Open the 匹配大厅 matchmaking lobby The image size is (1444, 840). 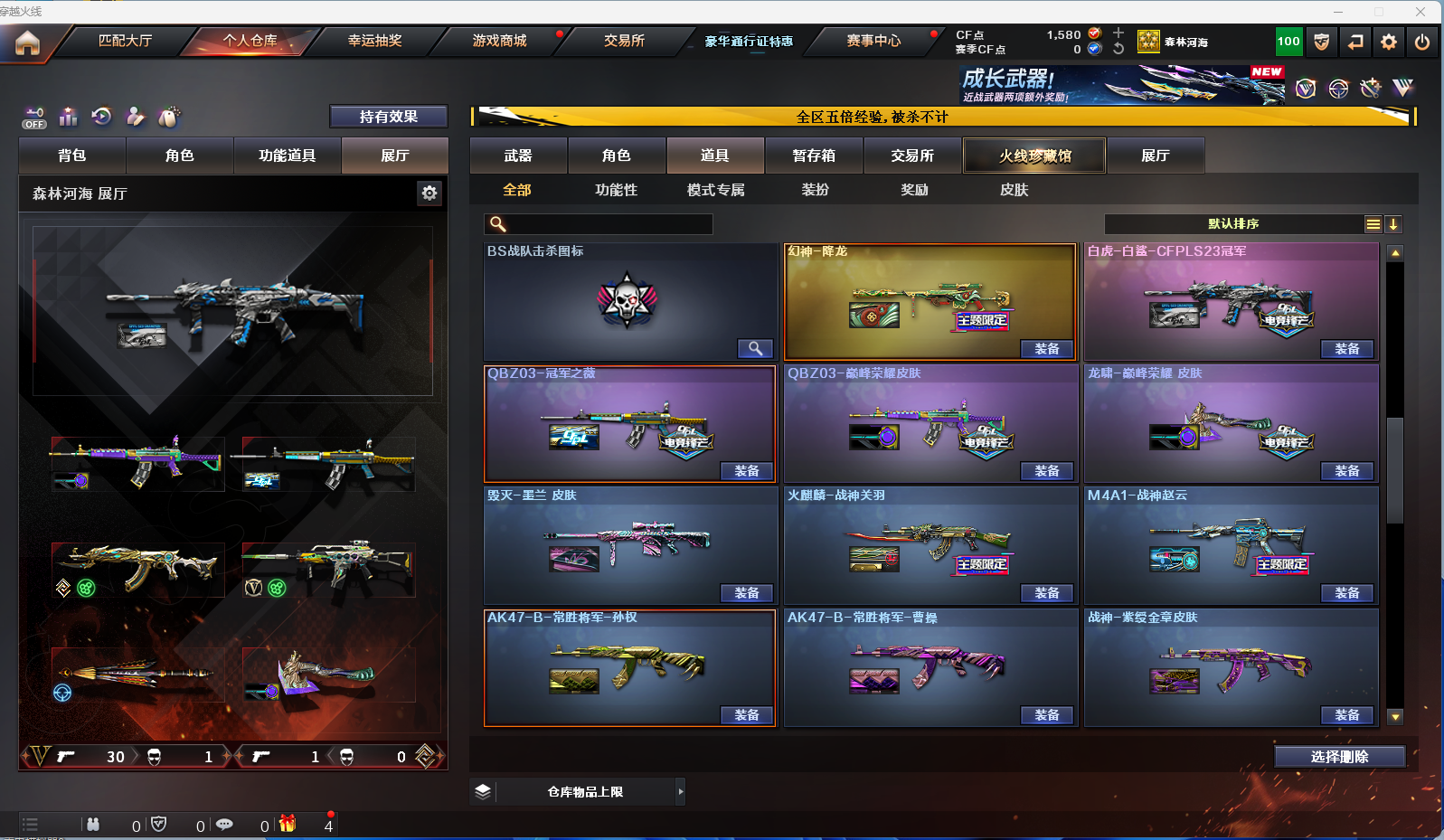click(125, 41)
